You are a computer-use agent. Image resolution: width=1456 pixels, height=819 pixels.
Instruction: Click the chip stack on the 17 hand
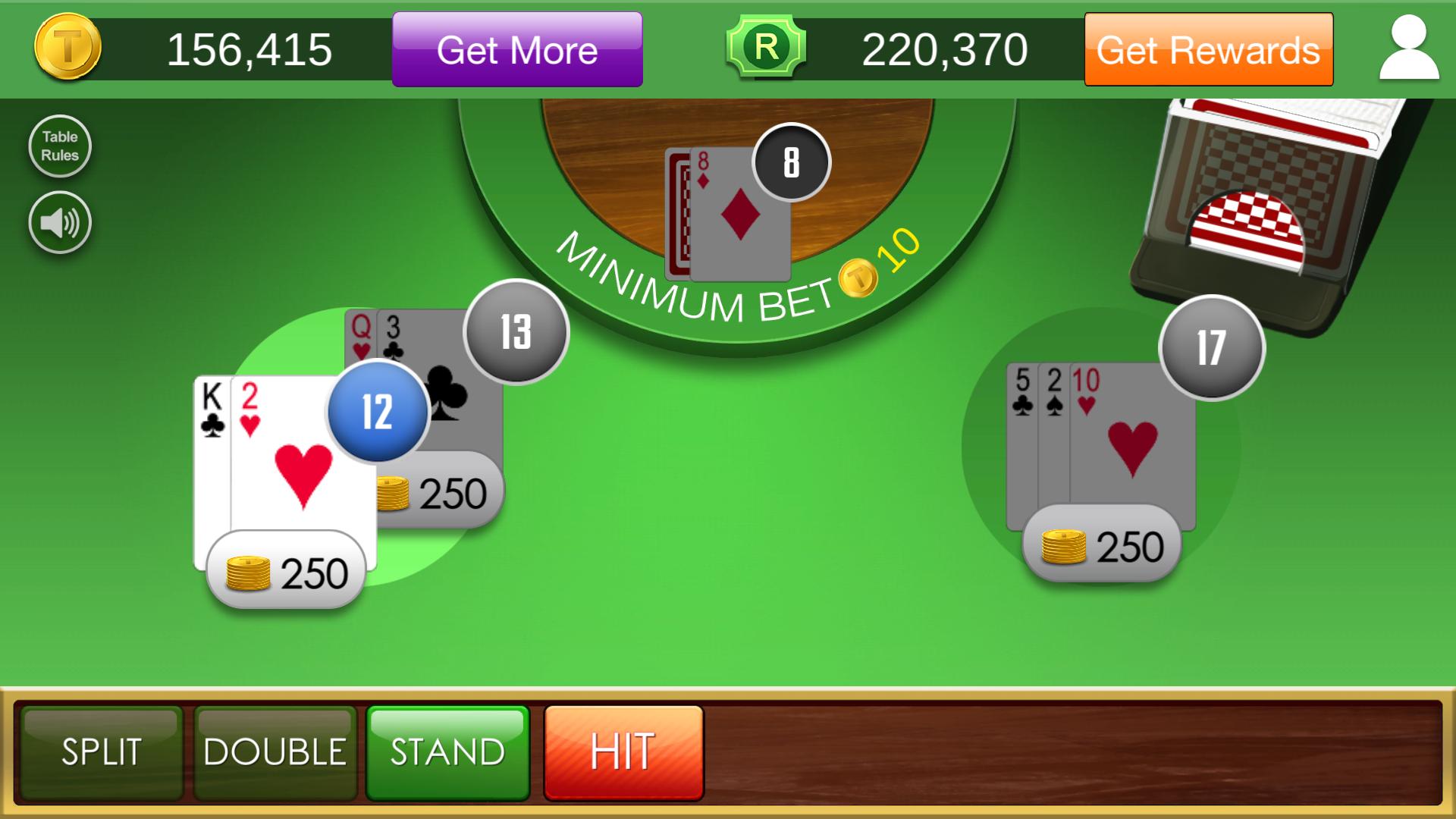[x=1100, y=544]
